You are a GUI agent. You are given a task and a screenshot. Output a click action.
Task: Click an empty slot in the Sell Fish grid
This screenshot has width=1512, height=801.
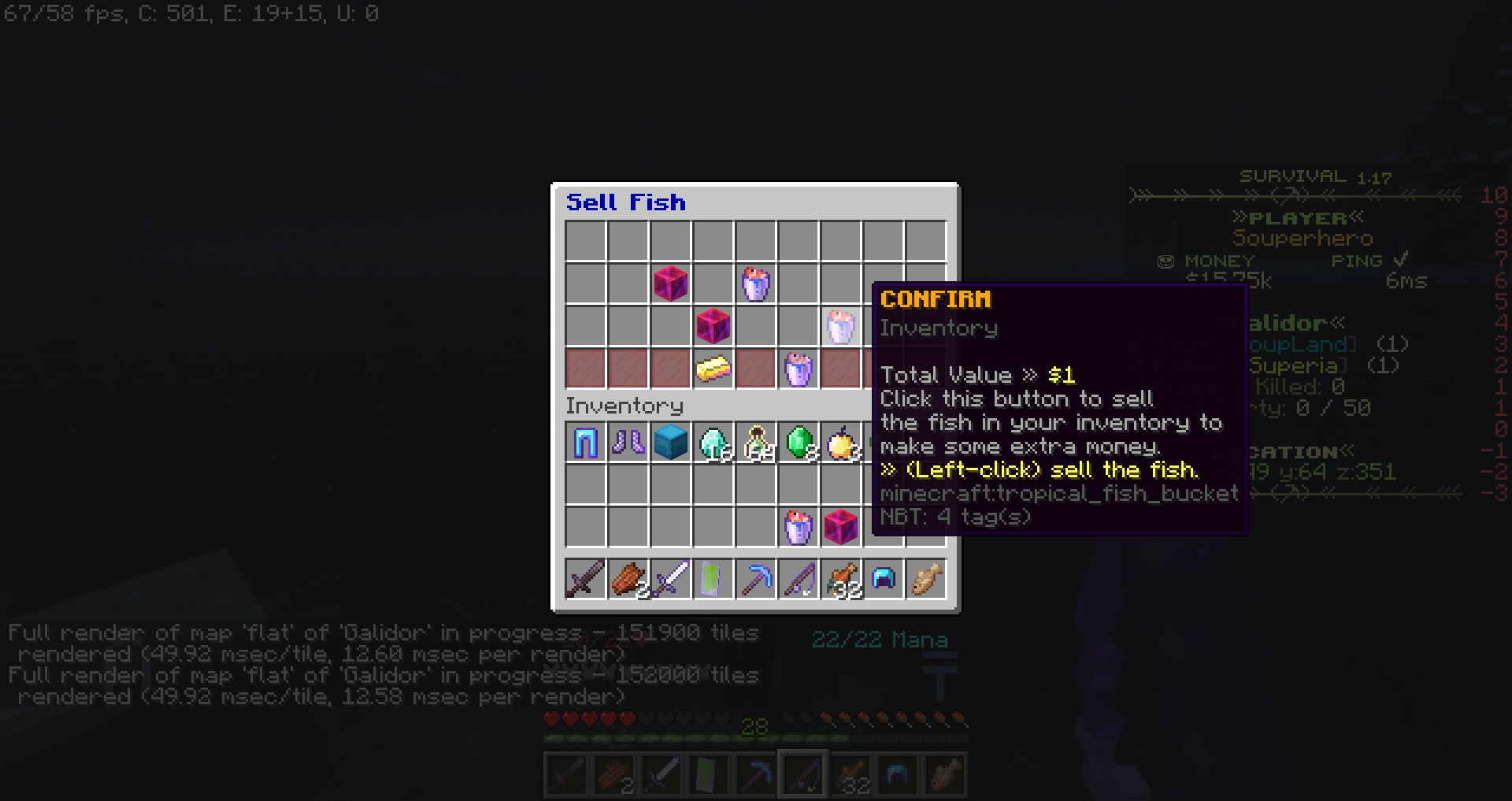[x=585, y=242]
